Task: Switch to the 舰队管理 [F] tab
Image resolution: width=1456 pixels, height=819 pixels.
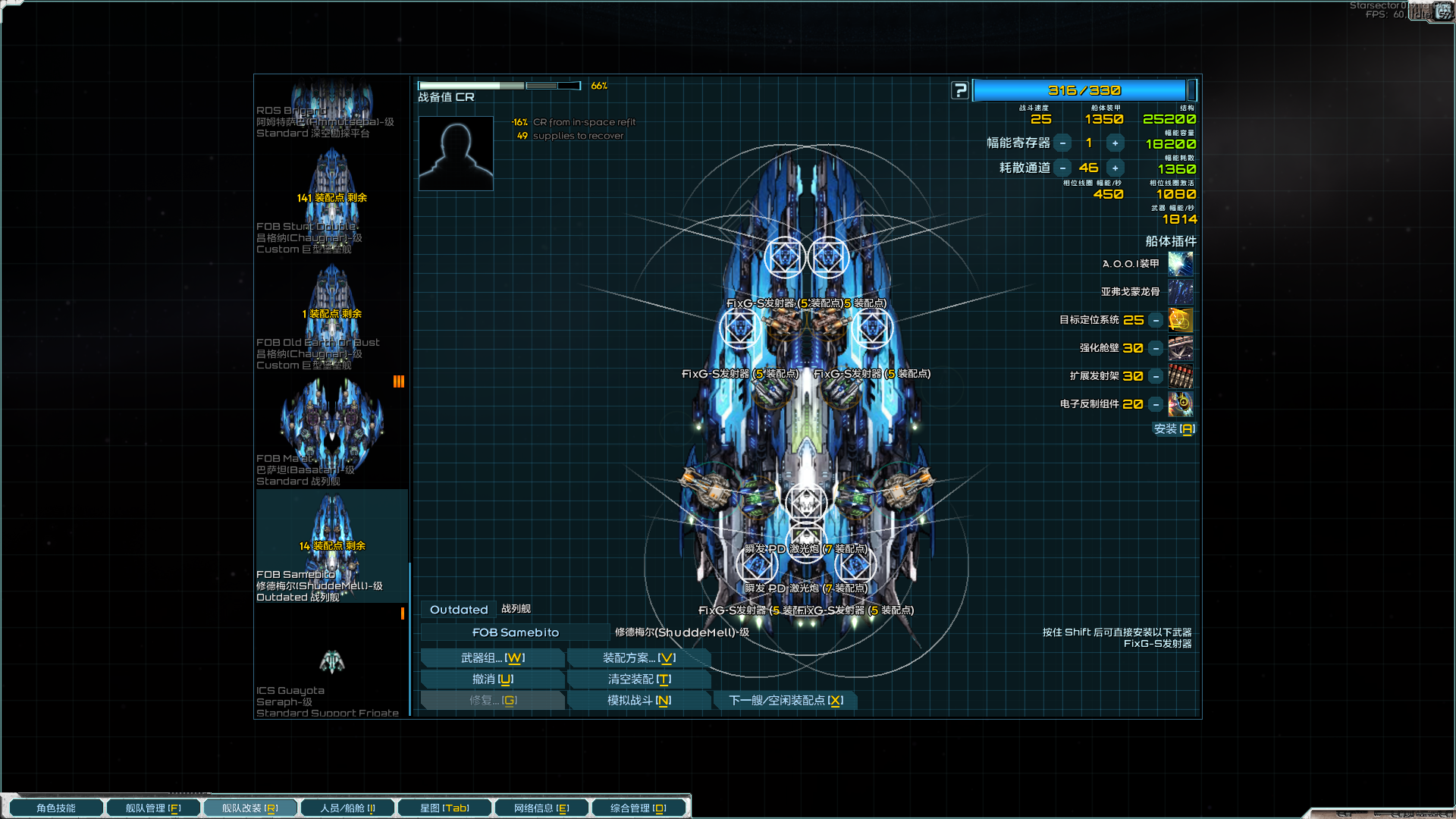Action: point(153,807)
